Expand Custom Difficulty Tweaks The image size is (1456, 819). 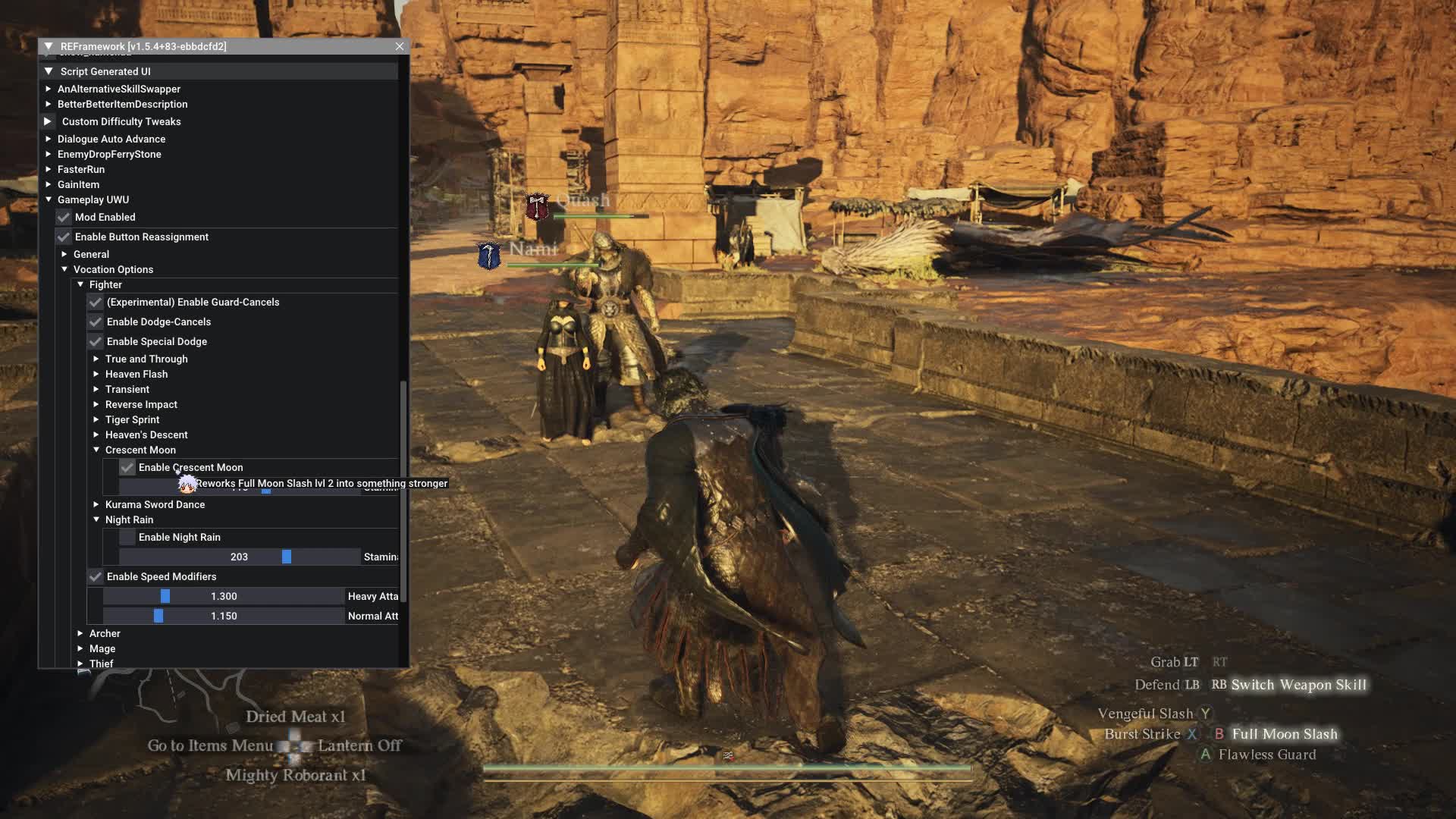(48, 121)
